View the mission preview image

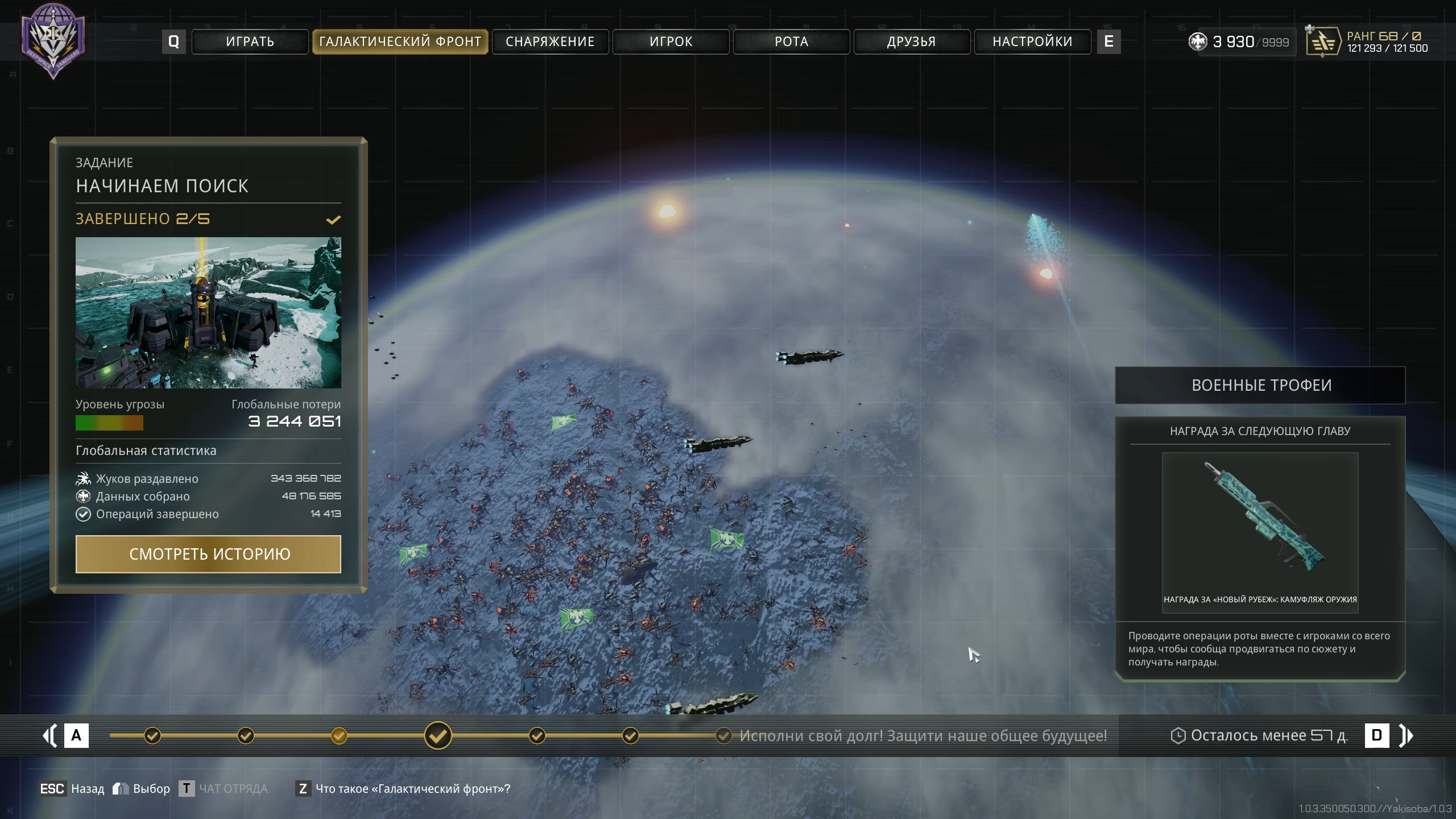208,313
